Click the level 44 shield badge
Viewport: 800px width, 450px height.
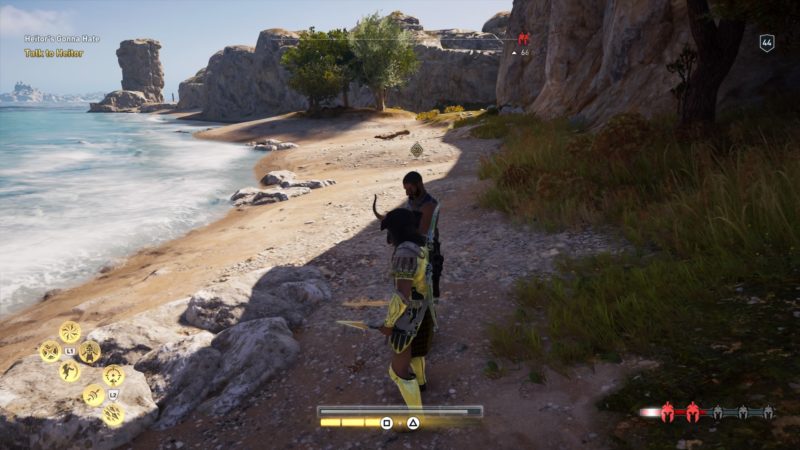click(x=767, y=43)
